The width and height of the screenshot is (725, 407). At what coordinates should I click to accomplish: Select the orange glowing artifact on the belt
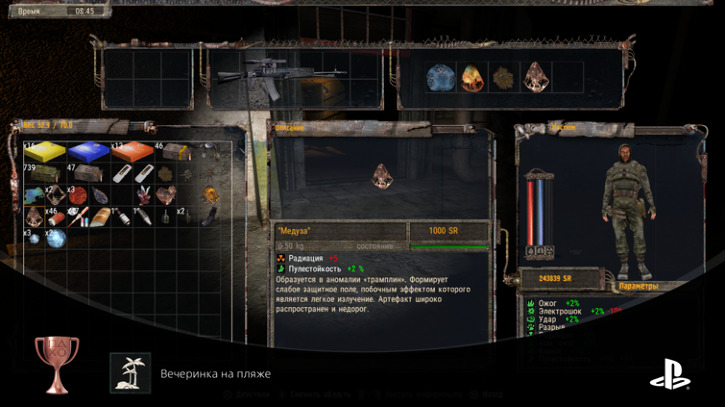point(471,78)
